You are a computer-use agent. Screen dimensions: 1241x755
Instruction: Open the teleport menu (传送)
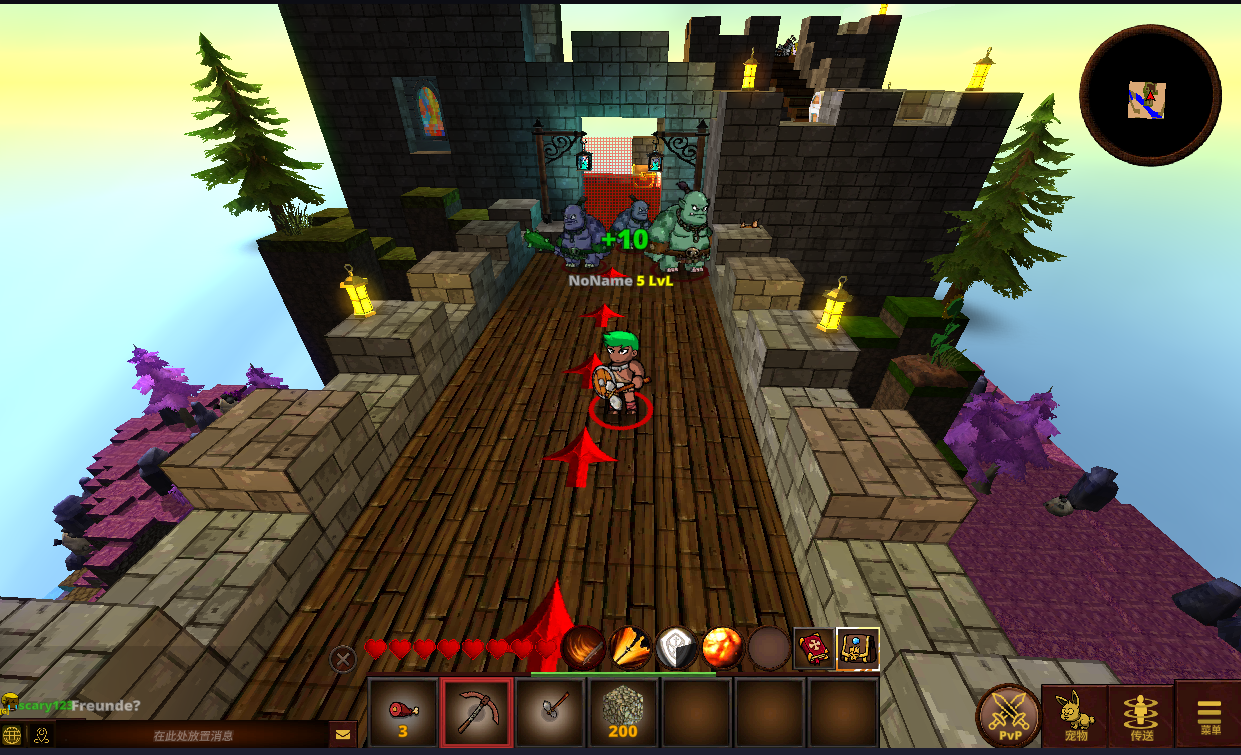[x=1140, y=716]
